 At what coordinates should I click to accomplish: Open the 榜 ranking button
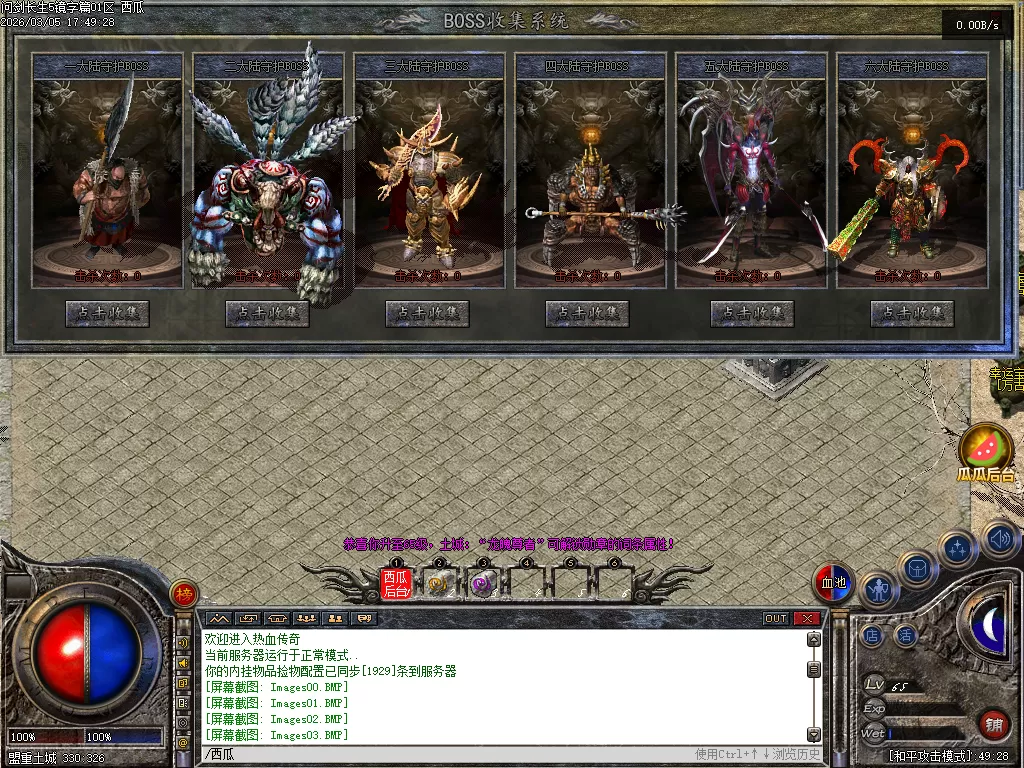(183, 594)
